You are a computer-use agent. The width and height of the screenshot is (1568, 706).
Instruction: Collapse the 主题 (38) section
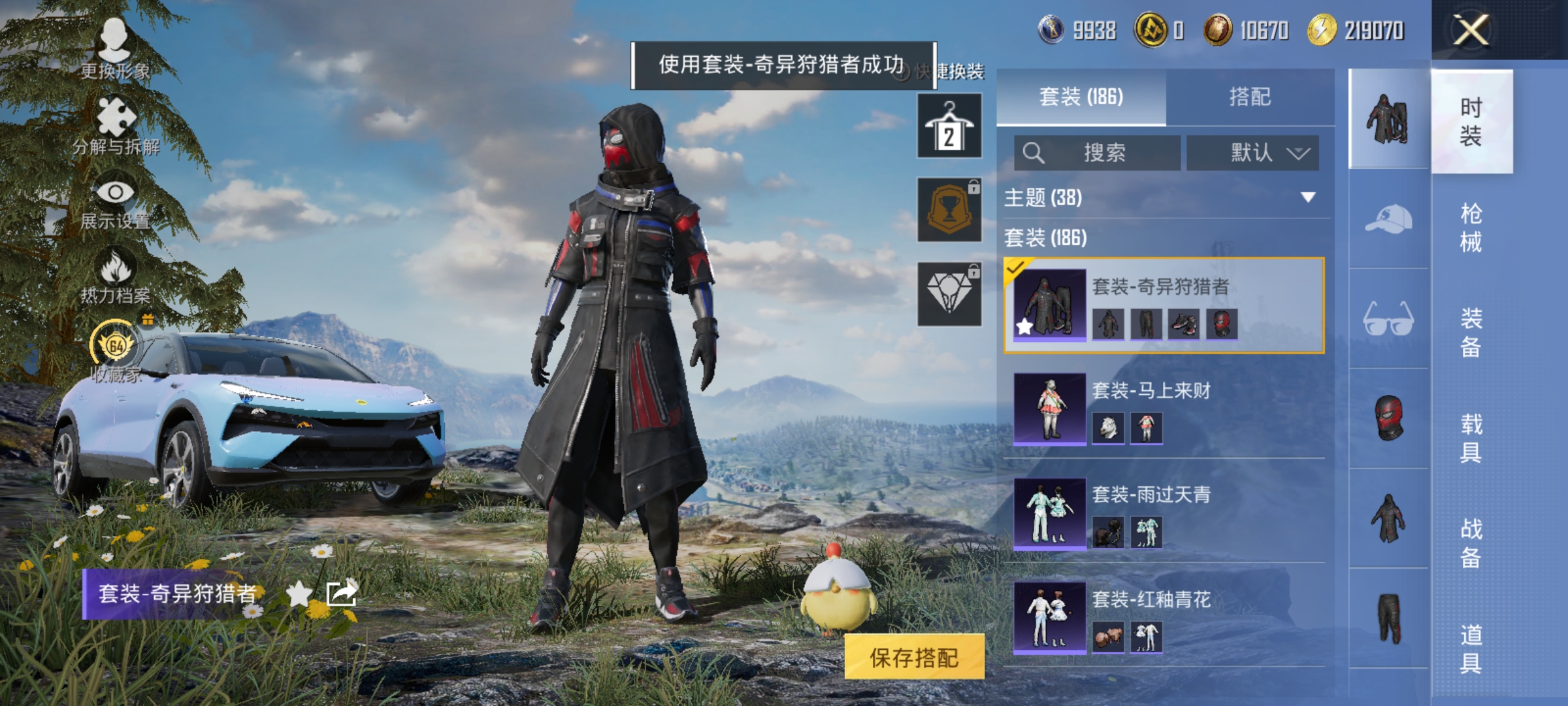[x=1309, y=198]
